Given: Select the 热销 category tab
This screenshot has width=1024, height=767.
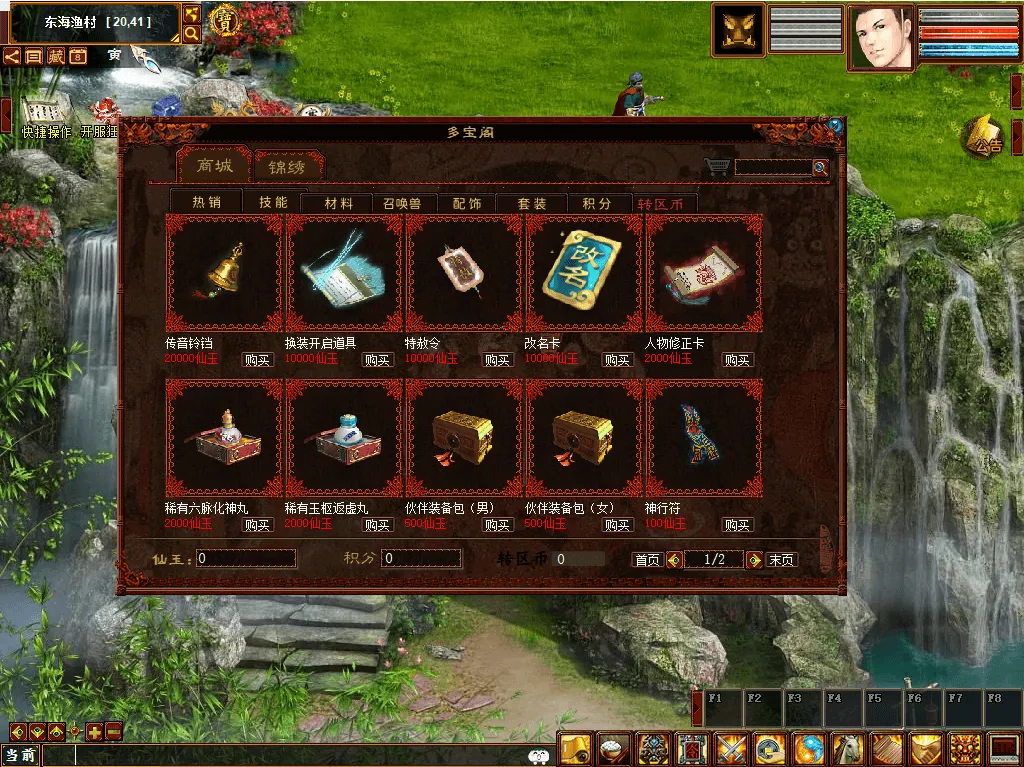Looking at the screenshot, I should (x=206, y=202).
